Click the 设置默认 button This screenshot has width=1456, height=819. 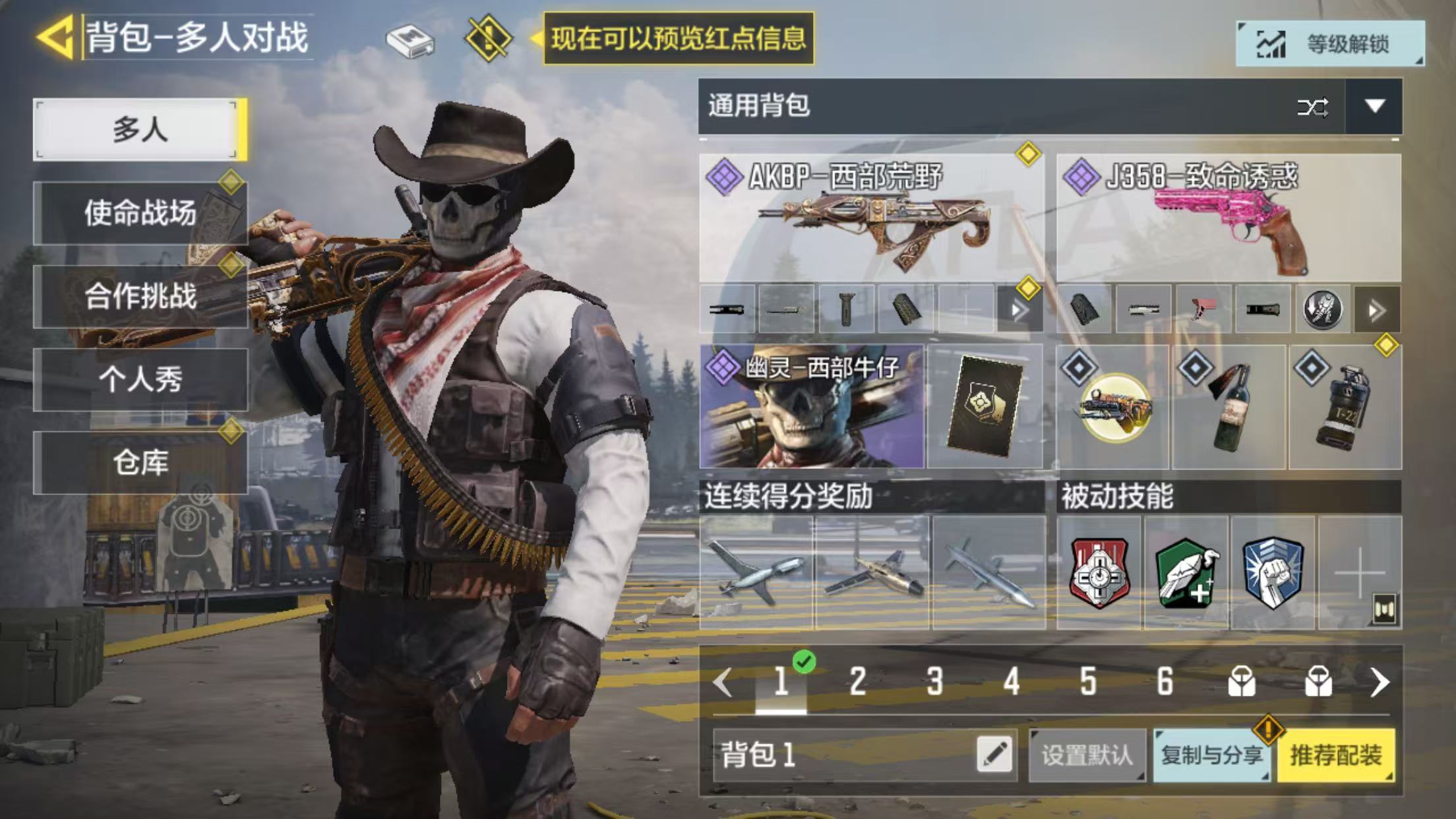click(1087, 755)
